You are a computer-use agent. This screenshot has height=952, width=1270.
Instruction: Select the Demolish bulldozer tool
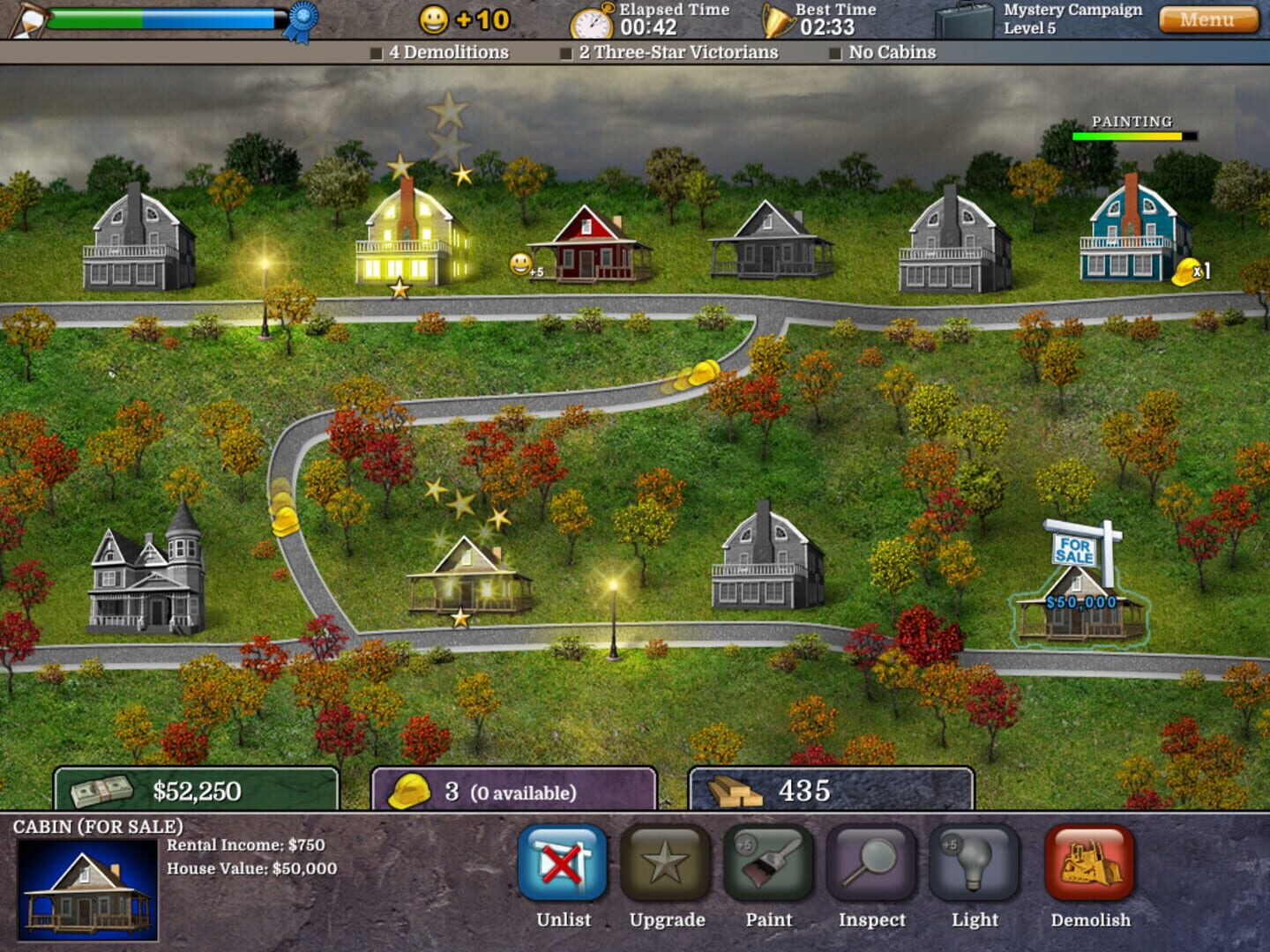pos(1090,873)
